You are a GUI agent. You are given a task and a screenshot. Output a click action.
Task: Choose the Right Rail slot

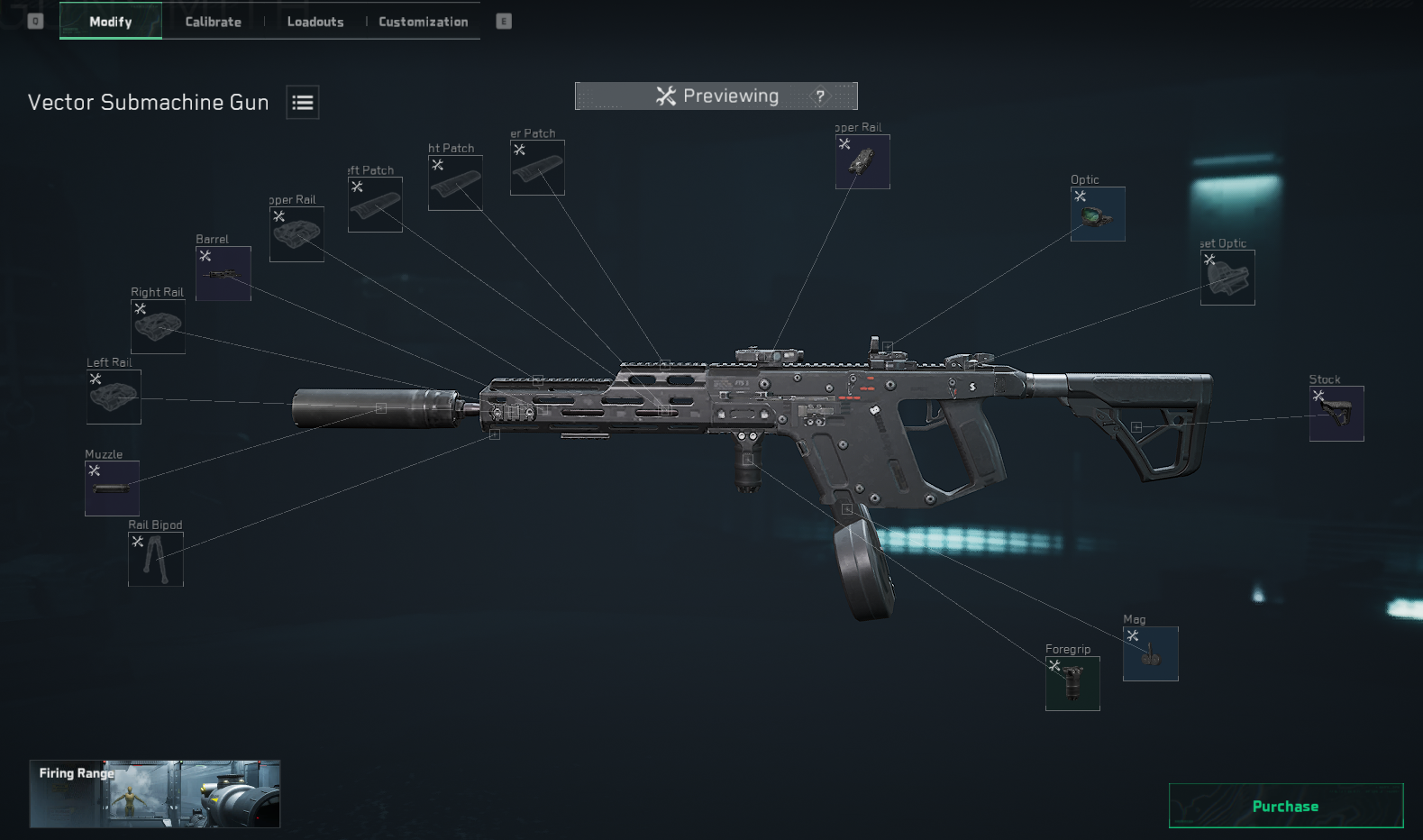click(158, 326)
